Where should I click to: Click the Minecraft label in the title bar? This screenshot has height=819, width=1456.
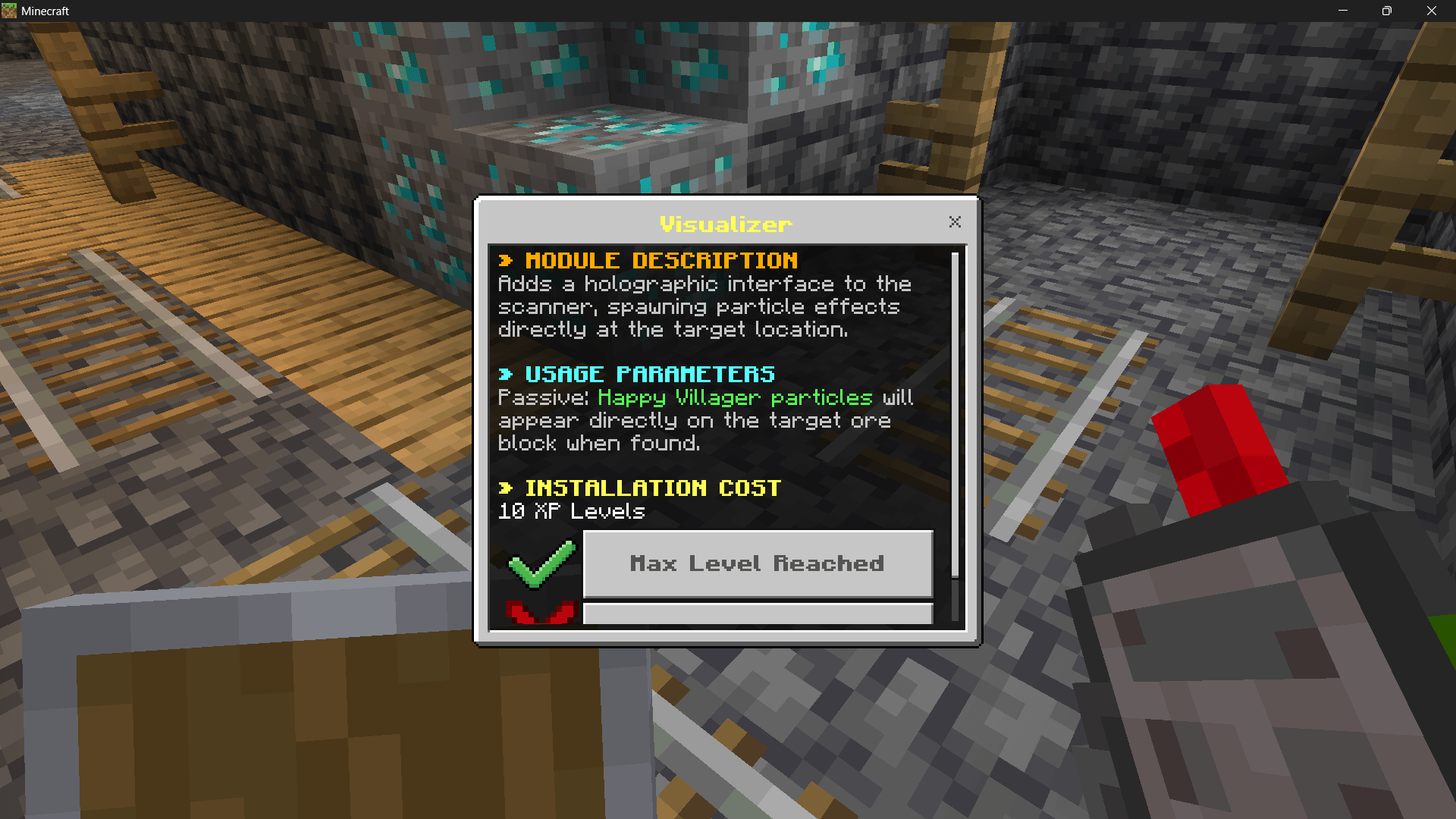pyautogui.click(x=47, y=11)
